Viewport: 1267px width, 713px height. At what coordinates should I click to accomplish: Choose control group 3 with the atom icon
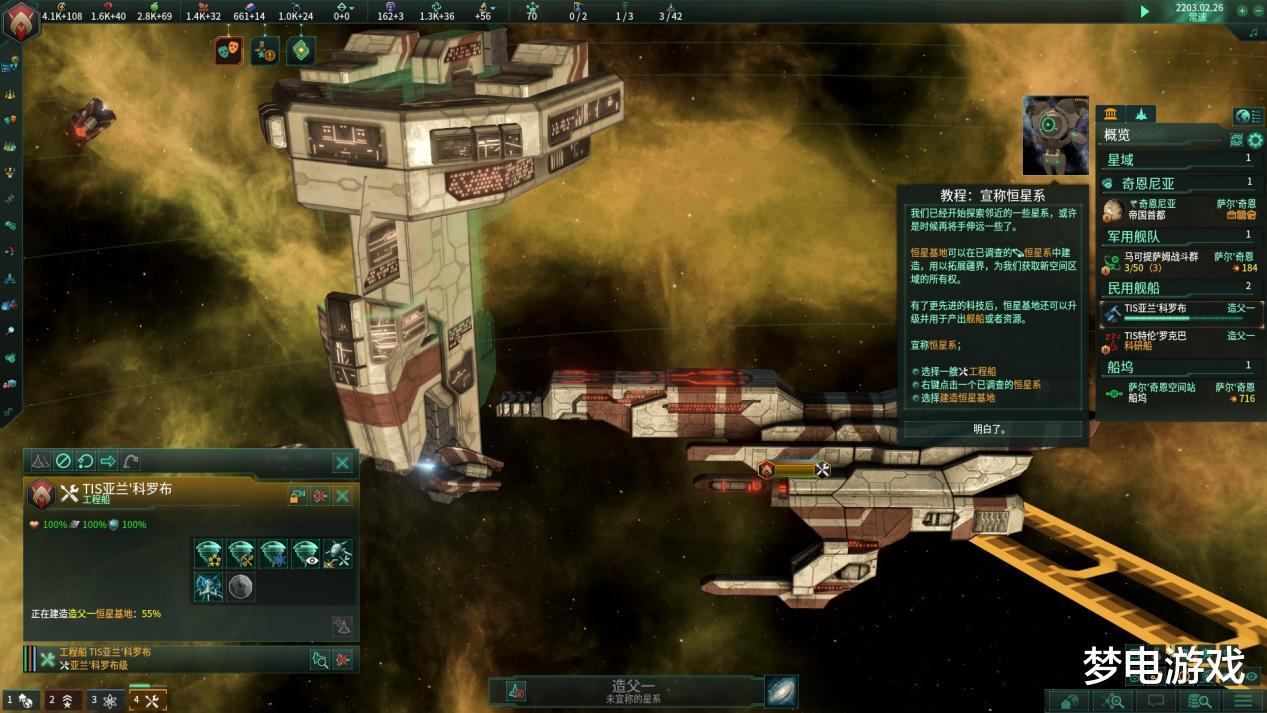(105, 700)
